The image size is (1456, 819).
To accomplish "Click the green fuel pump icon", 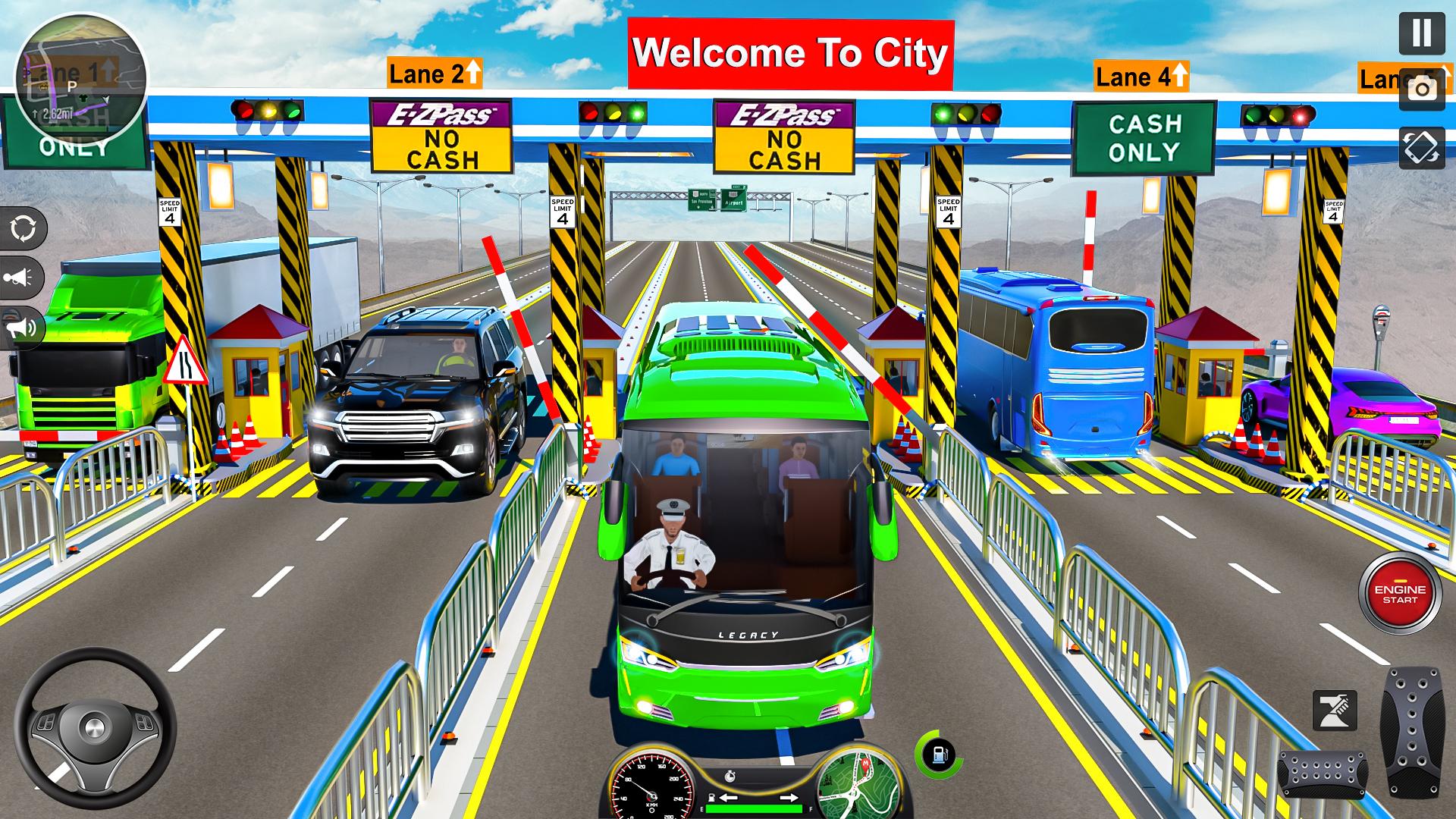I will 939,755.
